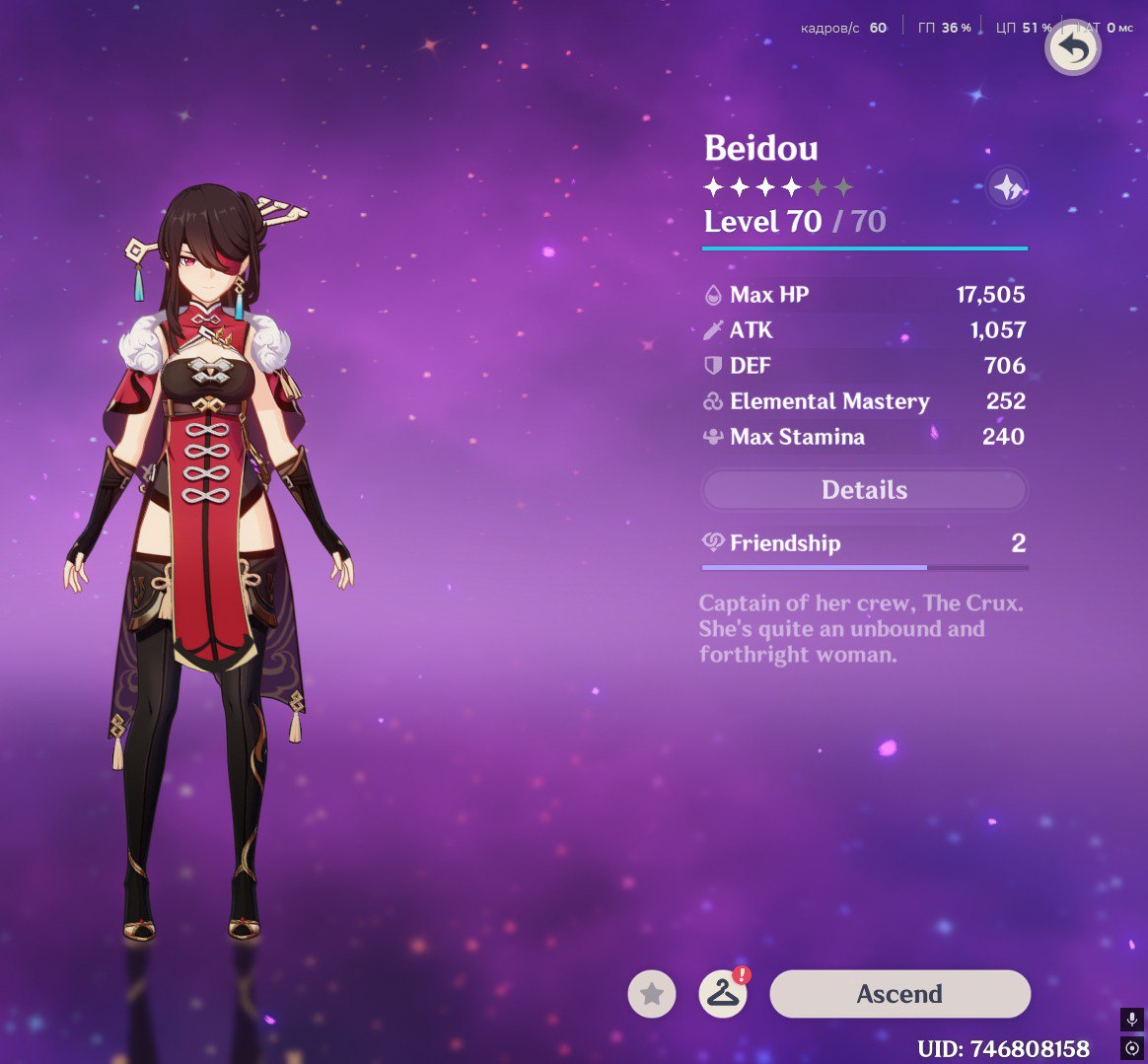Toggle the overlay microphone icon

[x=1132, y=1019]
